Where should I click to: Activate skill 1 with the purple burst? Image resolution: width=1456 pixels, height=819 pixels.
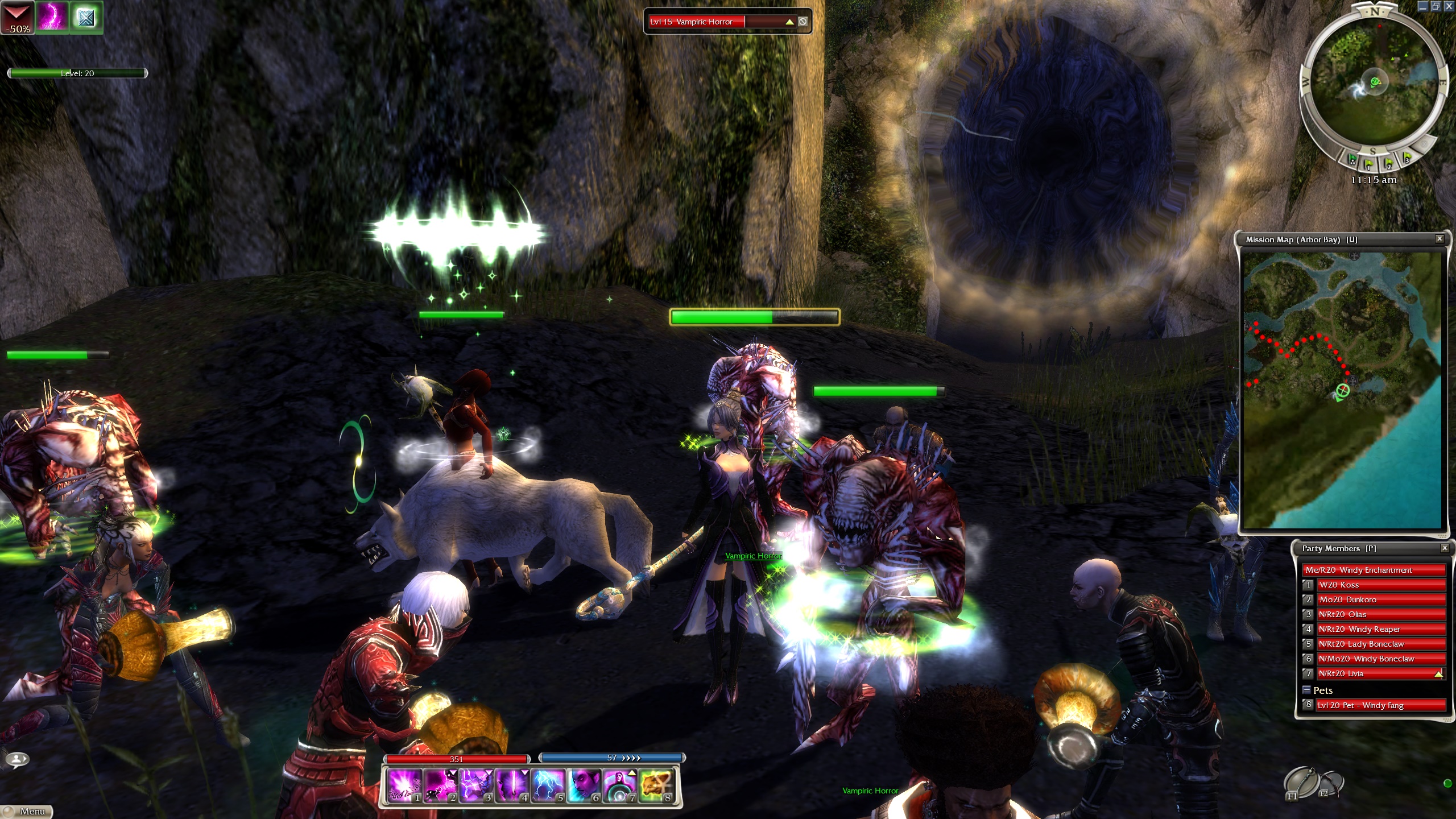point(404,785)
